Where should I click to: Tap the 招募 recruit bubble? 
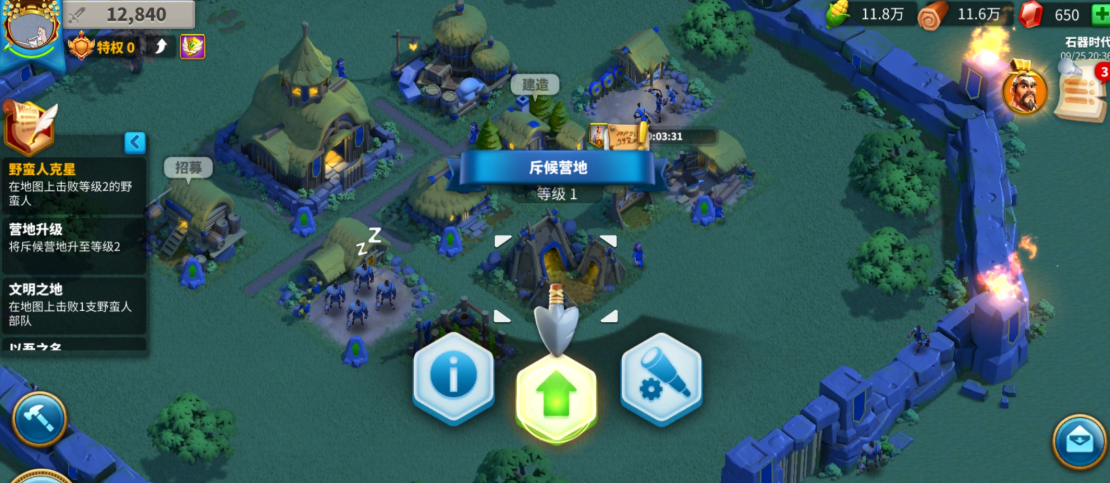click(188, 167)
